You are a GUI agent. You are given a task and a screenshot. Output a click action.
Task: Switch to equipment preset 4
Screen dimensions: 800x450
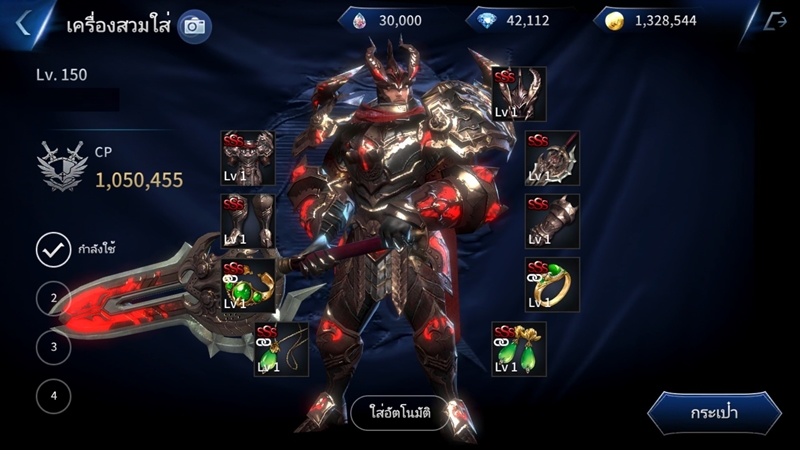53,396
